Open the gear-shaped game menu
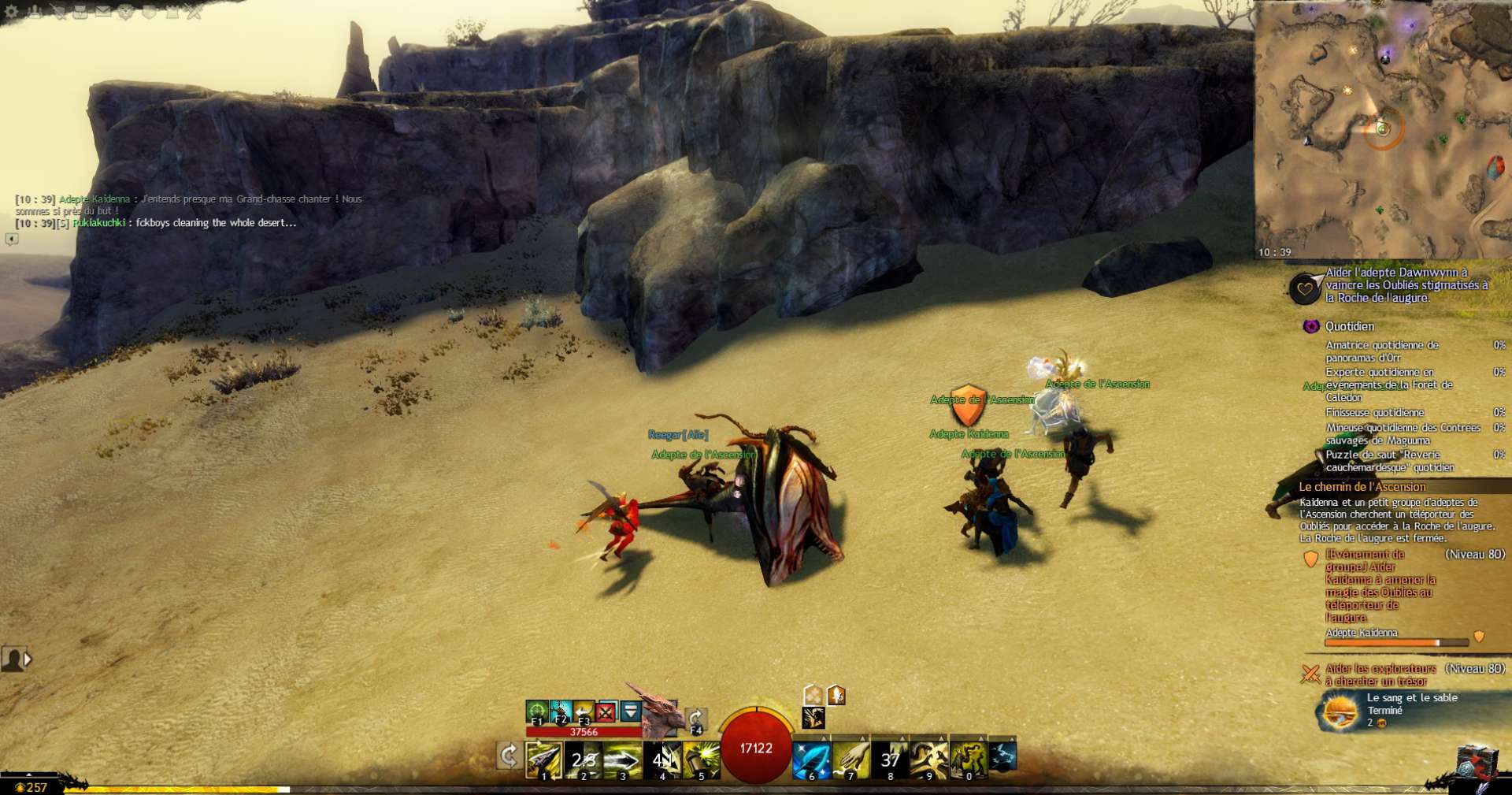 click(x=12, y=12)
